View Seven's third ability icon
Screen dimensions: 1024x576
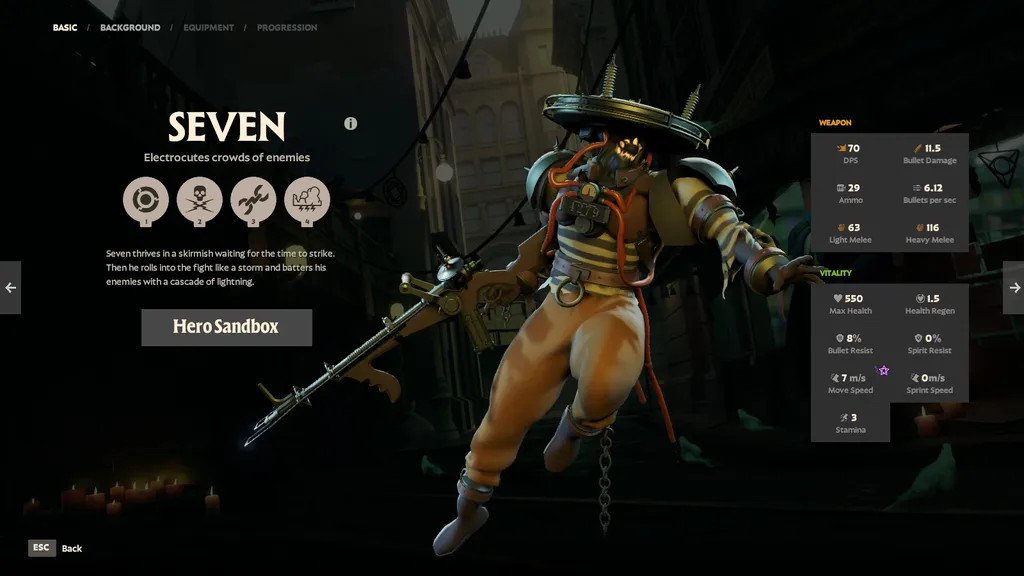(253, 199)
